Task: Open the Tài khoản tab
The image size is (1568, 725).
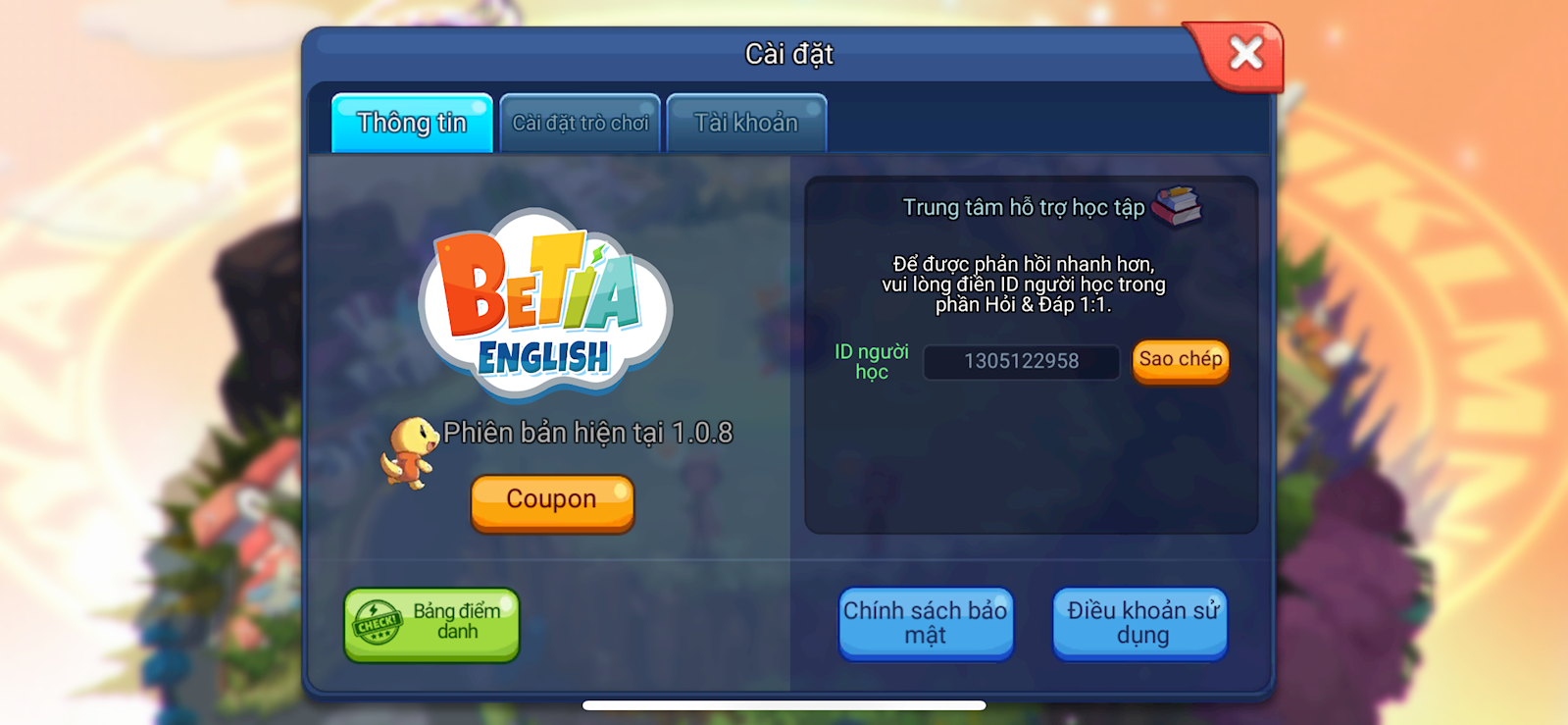Action: [747, 122]
